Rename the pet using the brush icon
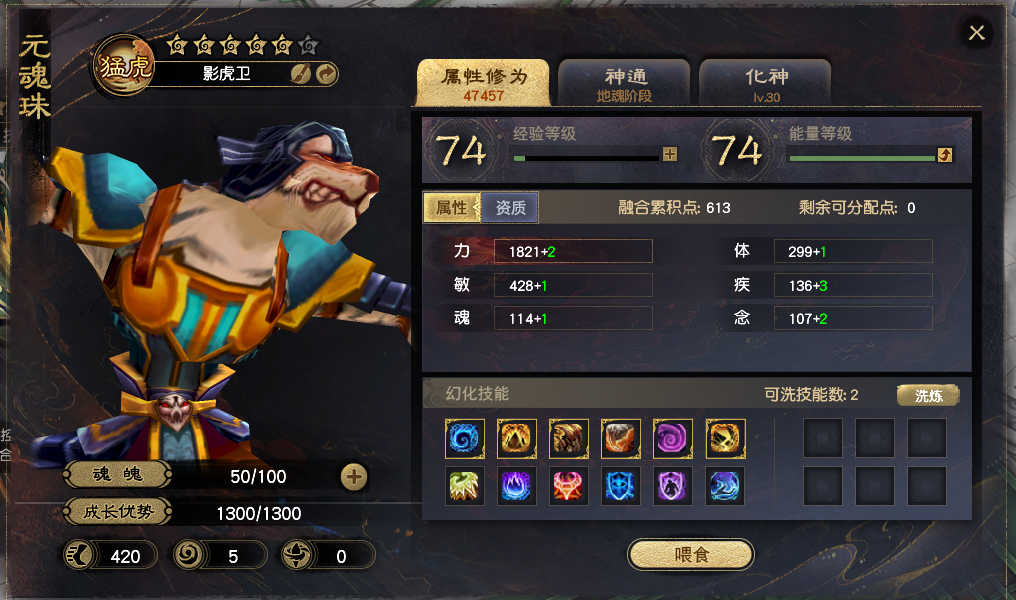Image resolution: width=1016 pixels, height=600 pixels. click(300, 73)
